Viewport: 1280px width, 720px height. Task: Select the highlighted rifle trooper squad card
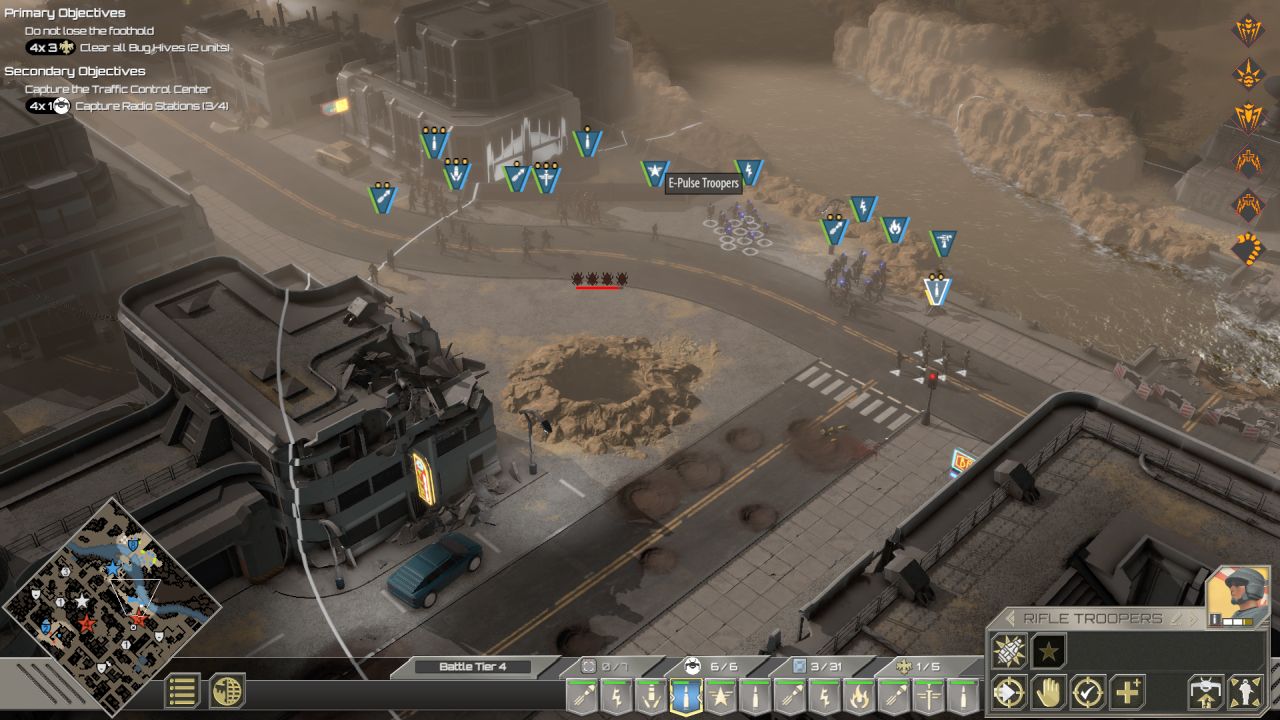coord(685,696)
